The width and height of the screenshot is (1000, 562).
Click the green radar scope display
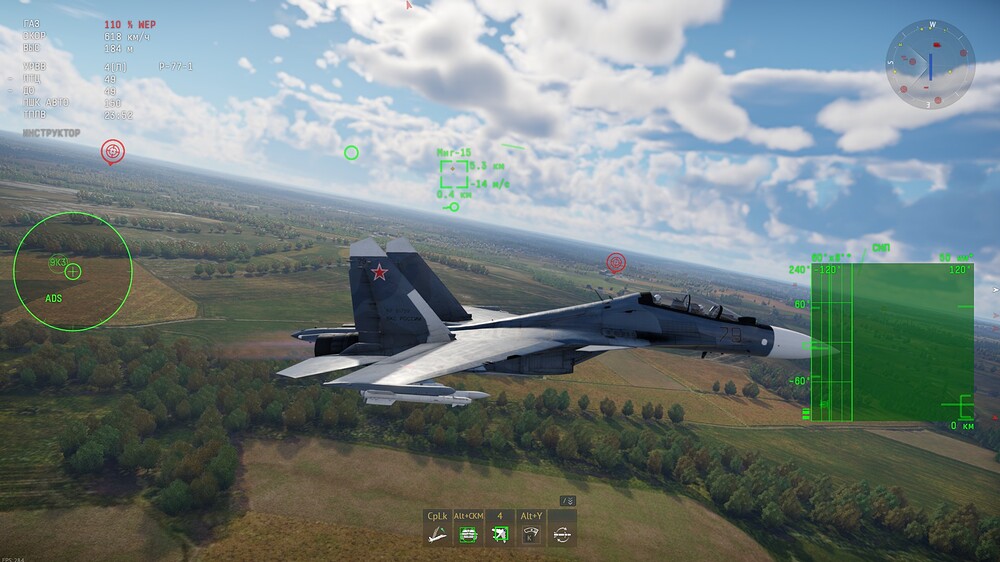pos(892,342)
